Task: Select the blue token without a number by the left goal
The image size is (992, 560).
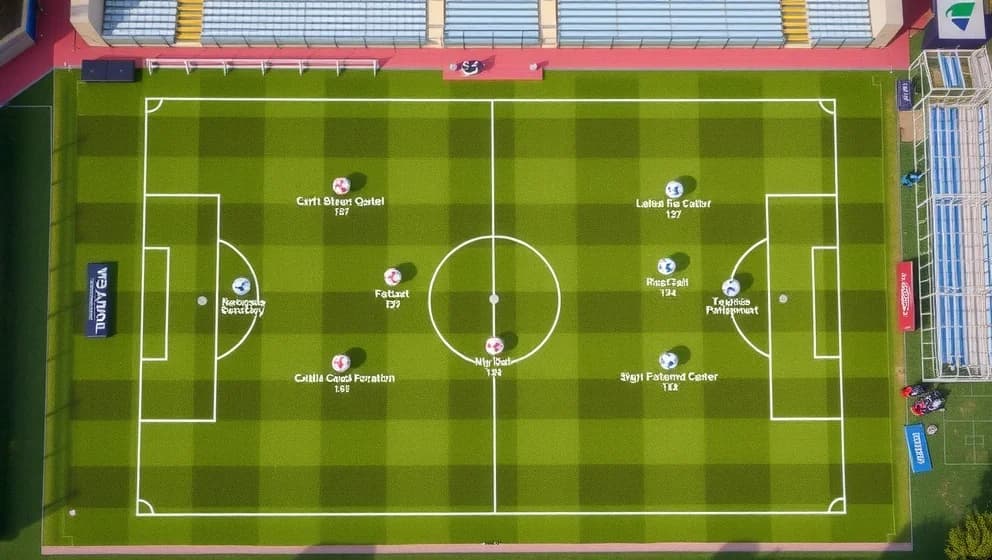Action: pyautogui.click(x=241, y=286)
